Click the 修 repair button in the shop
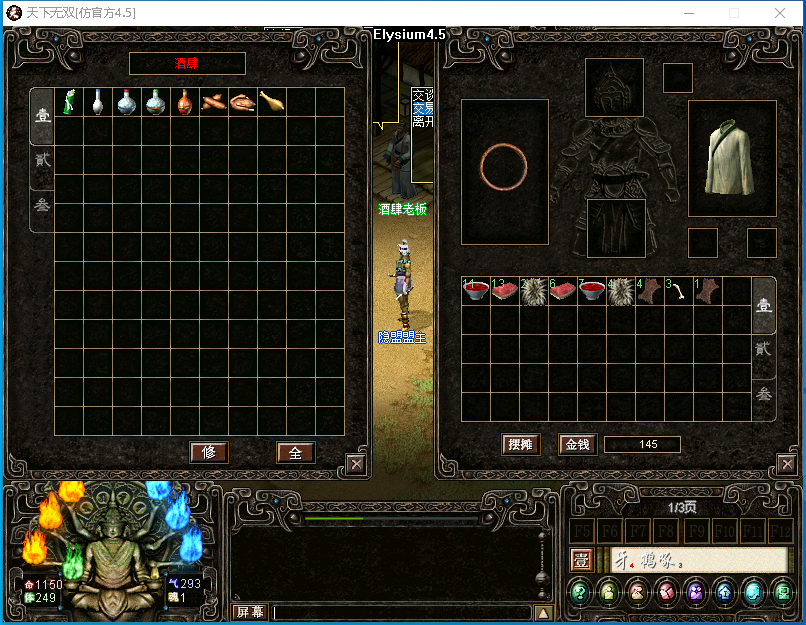The height and width of the screenshot is (625, 806). [x=209, y=452]
